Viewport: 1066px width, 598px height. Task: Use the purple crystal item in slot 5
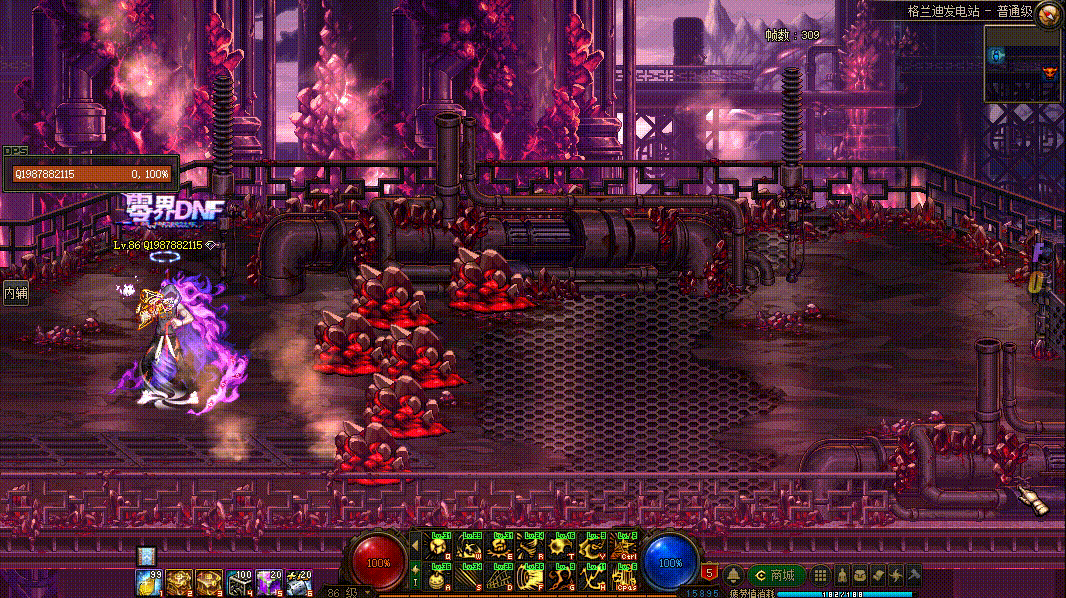pyautogui.click(x=268, y=581)
